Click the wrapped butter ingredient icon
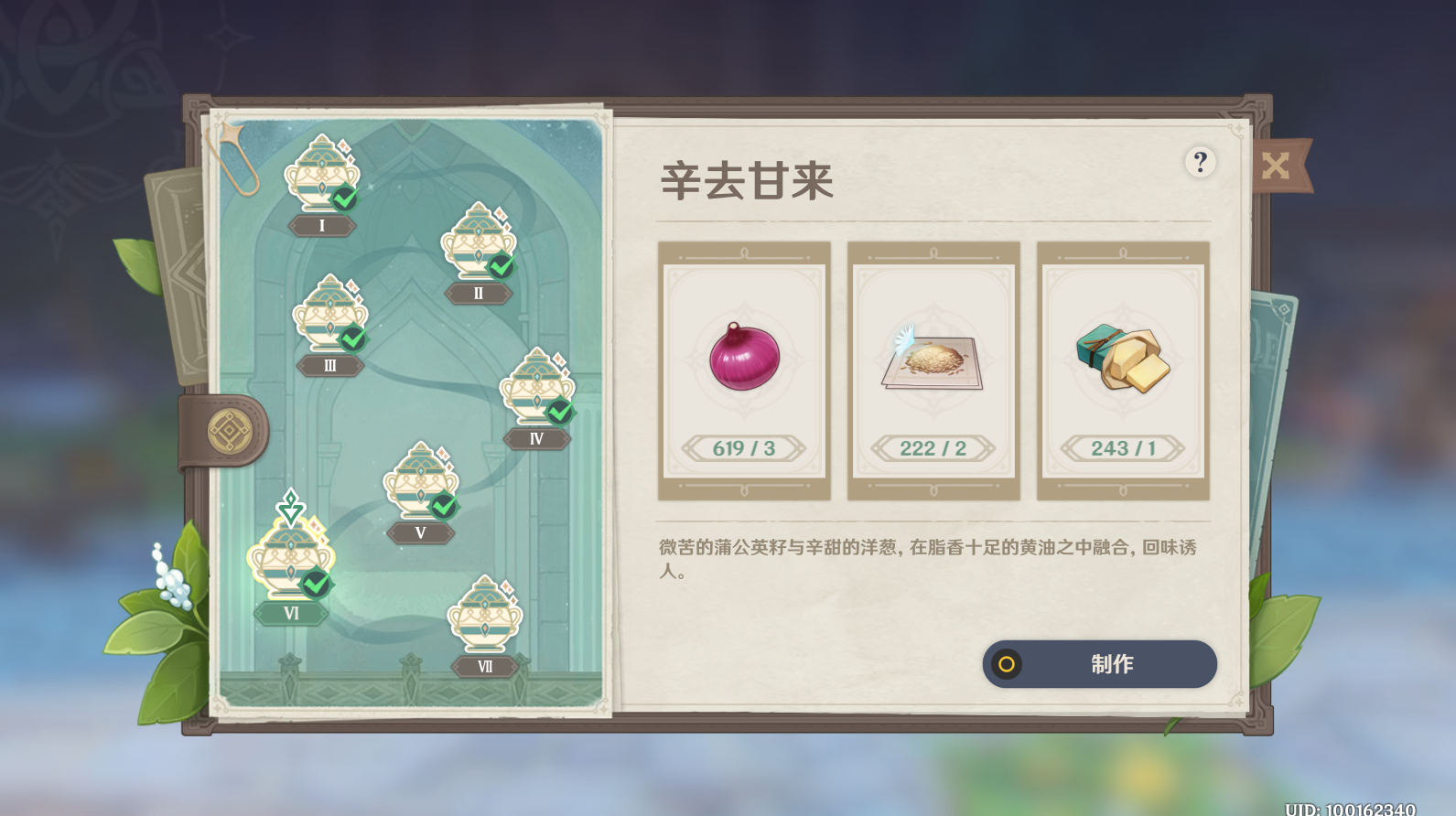 click(1122, 357)
